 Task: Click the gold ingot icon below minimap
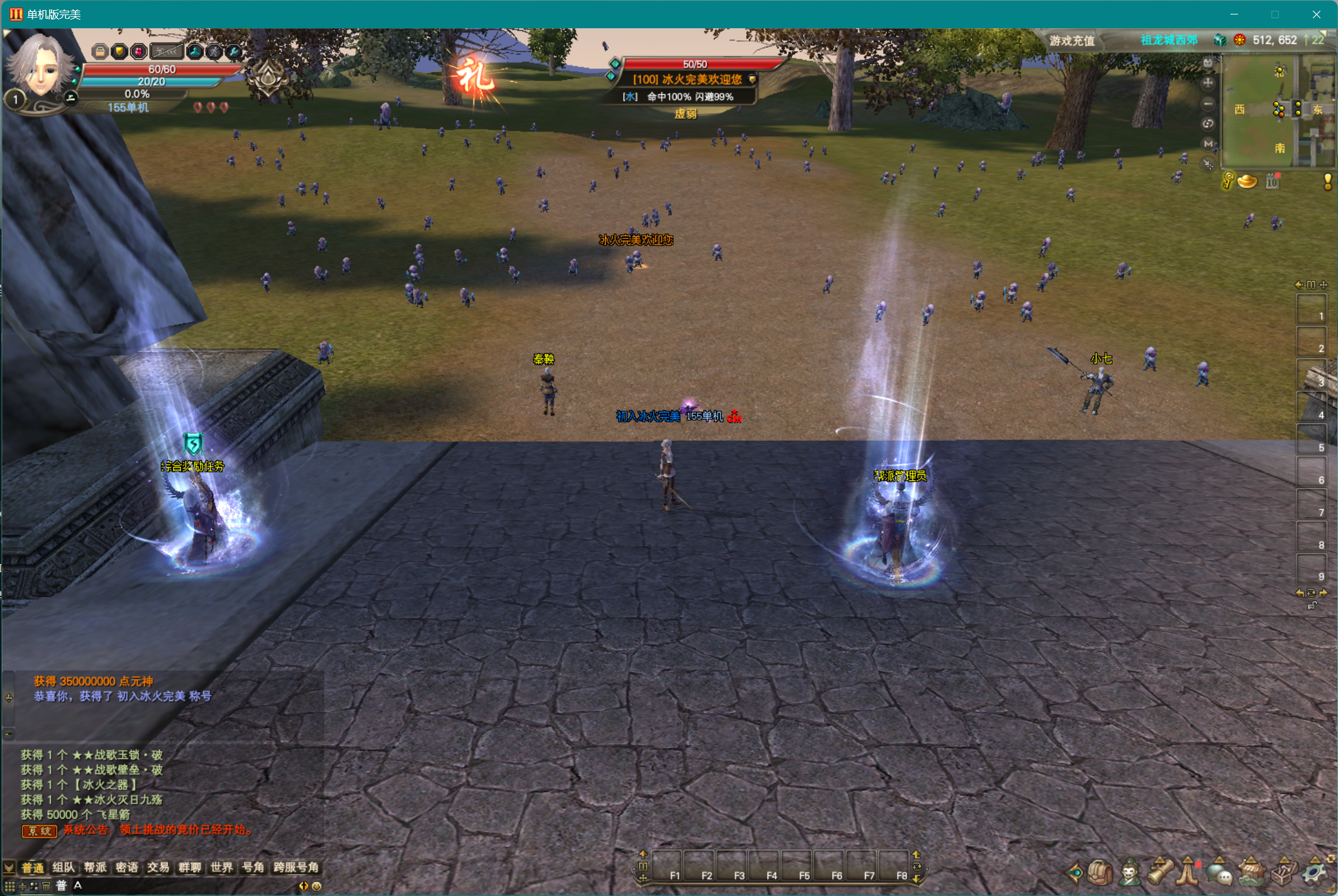1247,182
